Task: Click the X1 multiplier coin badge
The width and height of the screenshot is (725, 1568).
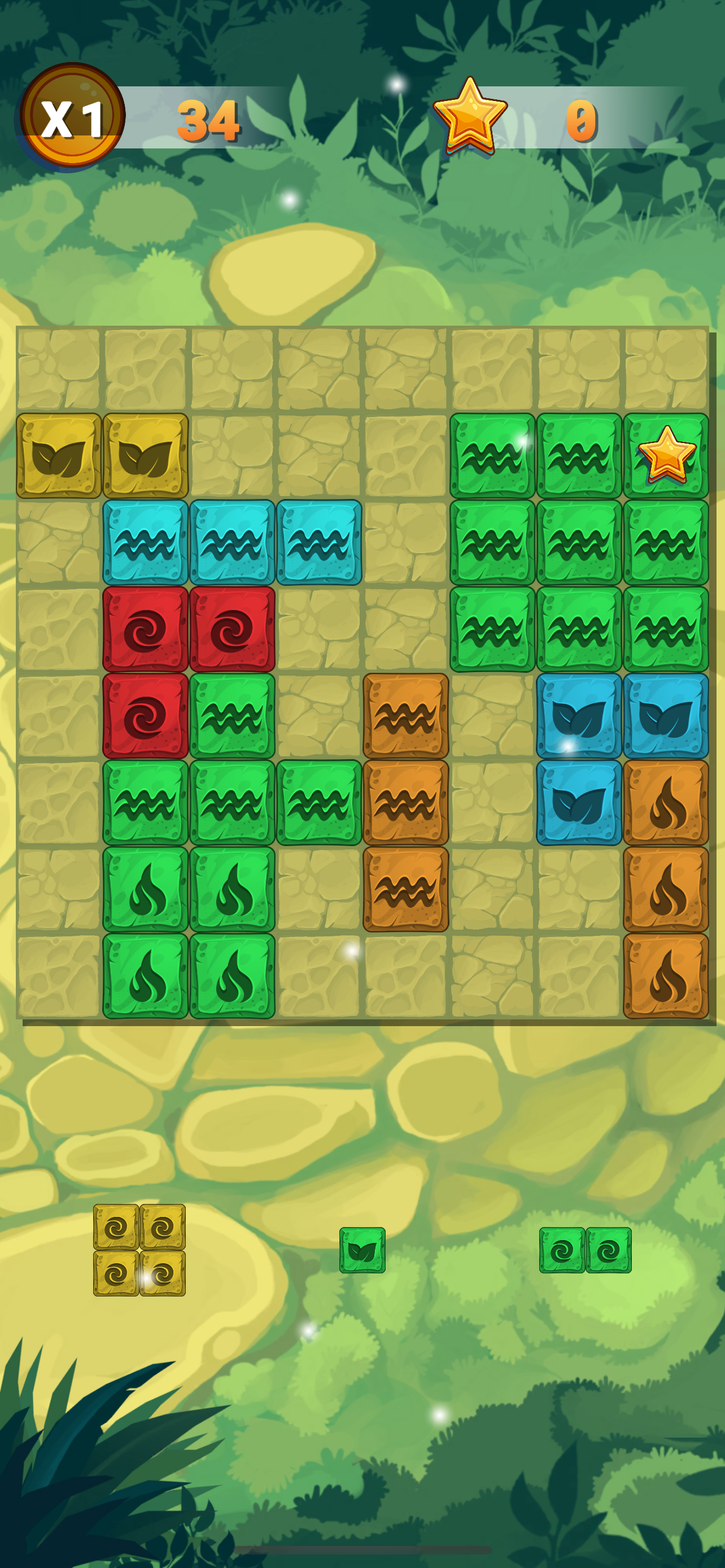Action: click(71, 119)
